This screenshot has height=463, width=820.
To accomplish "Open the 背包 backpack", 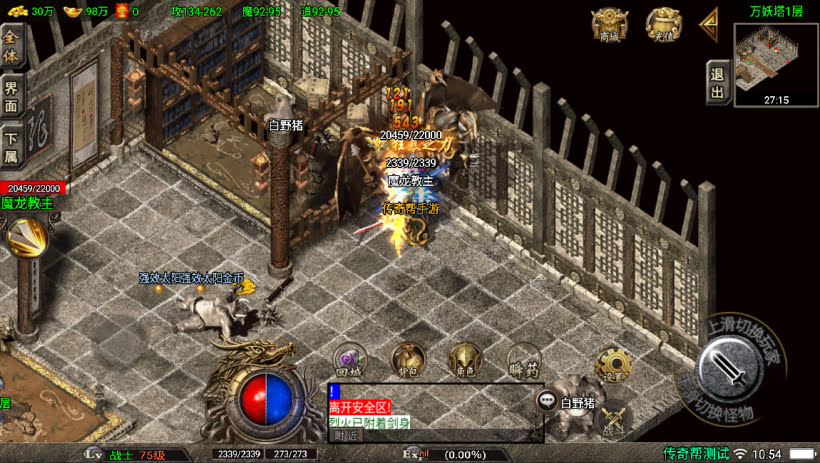I will pyautogui.click(x=406, y=359).
